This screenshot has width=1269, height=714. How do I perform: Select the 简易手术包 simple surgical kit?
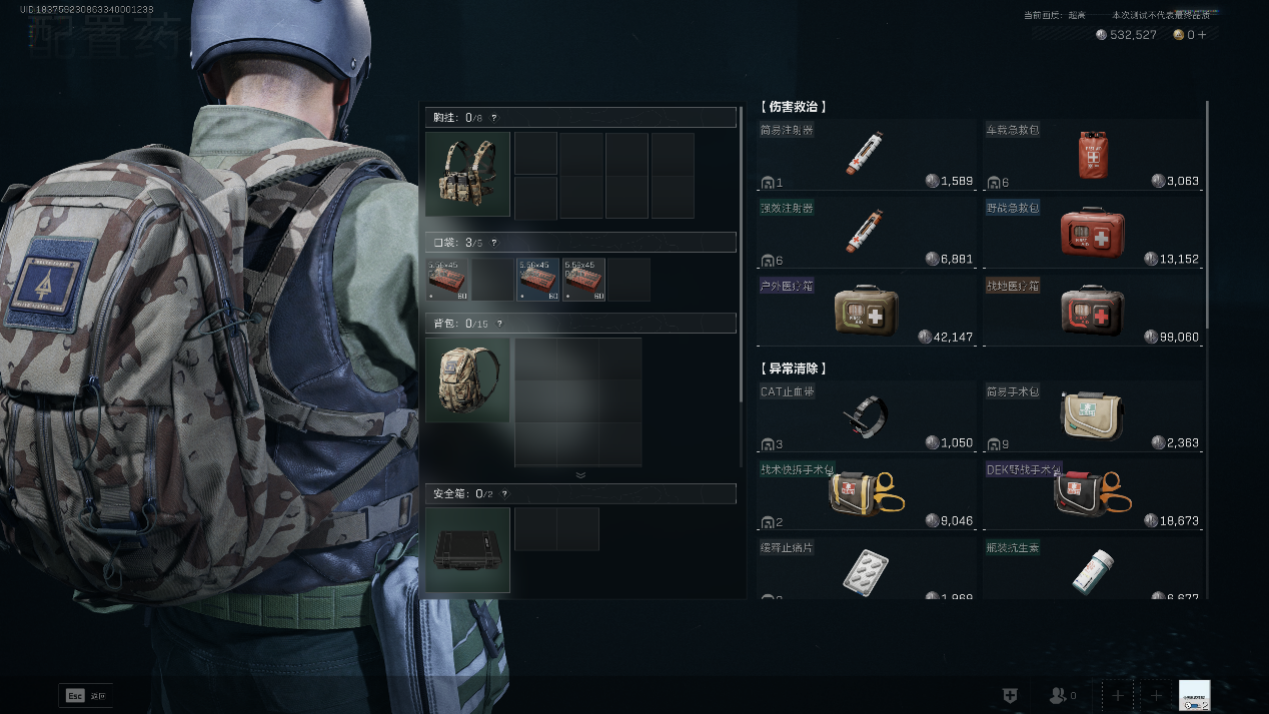1092,416
